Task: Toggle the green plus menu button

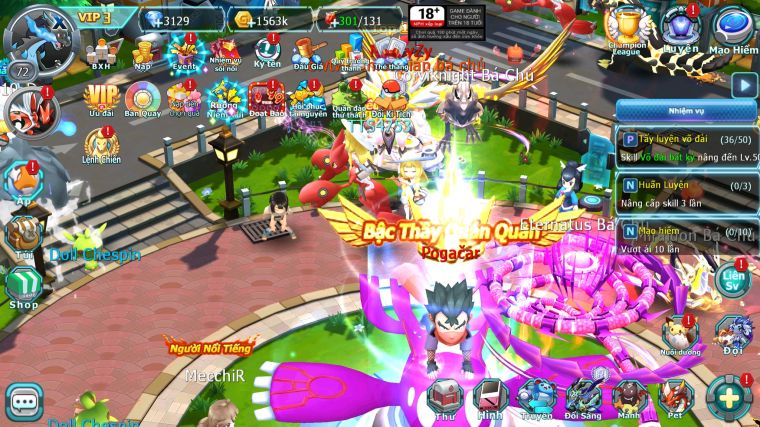Action: (729, 399)
